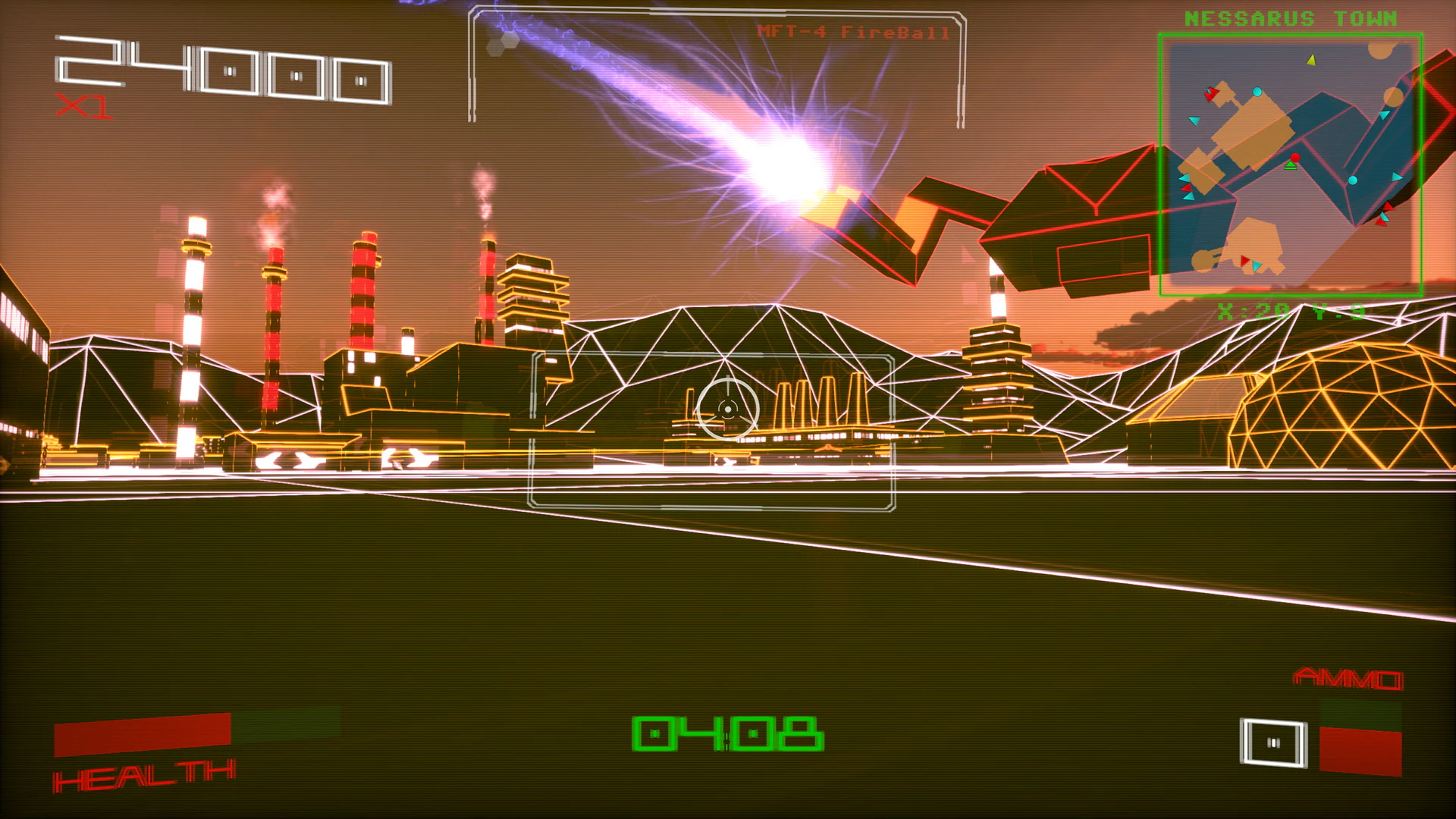Click the NESSARUS TOWN title label
1456x819 pixels.
pyautogui.click(x=1289, y=18)
